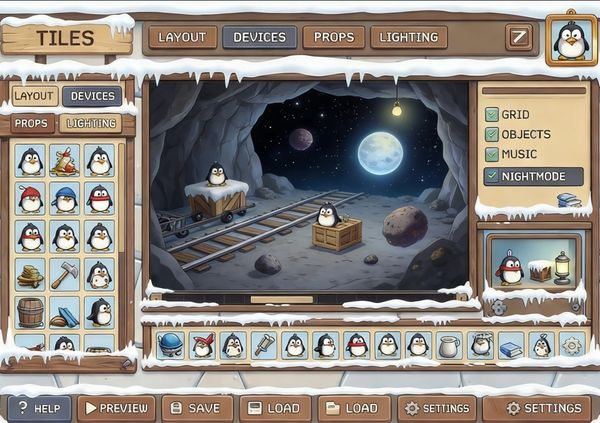This screenshot has width=600, height=423.
Task: Select the white jug item in bottom strip
Action: pyautogui.click(x=449, y=346)
